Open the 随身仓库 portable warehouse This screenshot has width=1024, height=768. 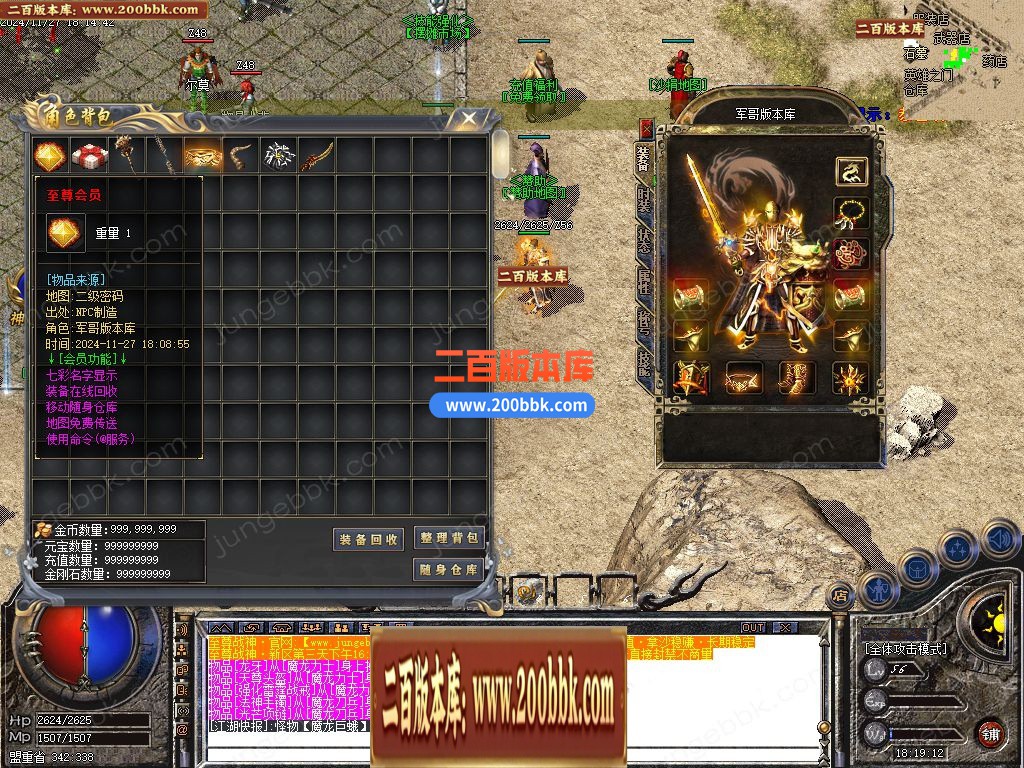(x=450, y=569)
